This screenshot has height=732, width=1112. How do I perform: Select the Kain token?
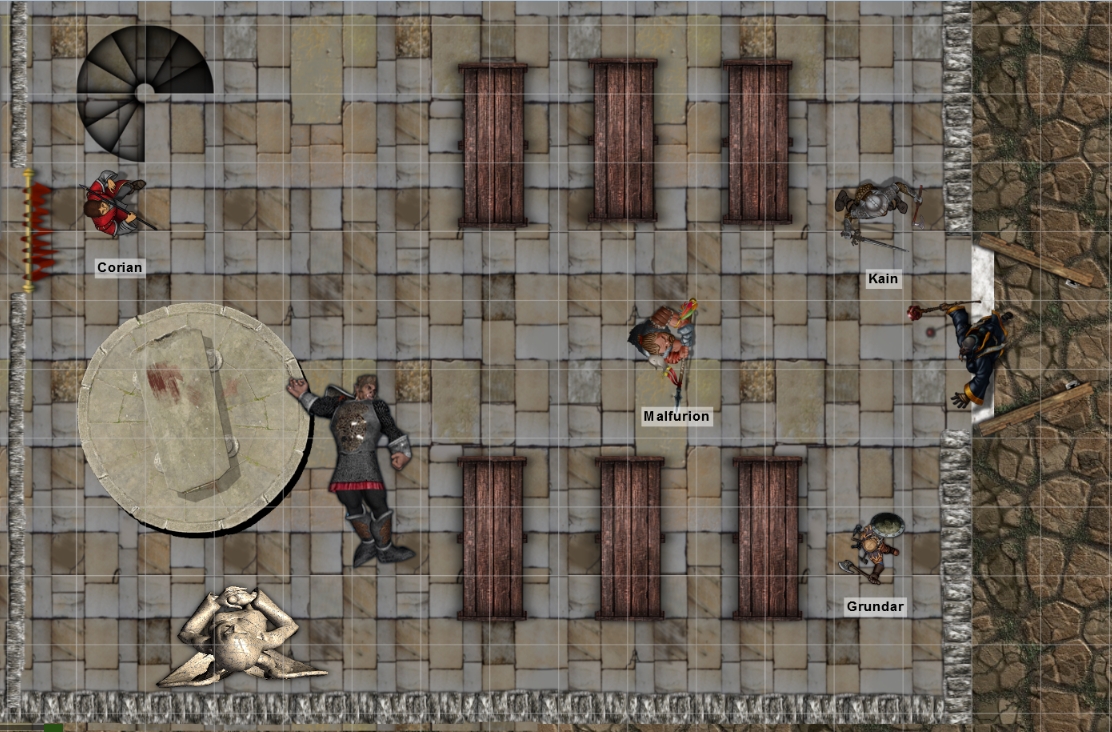[878, 212]
